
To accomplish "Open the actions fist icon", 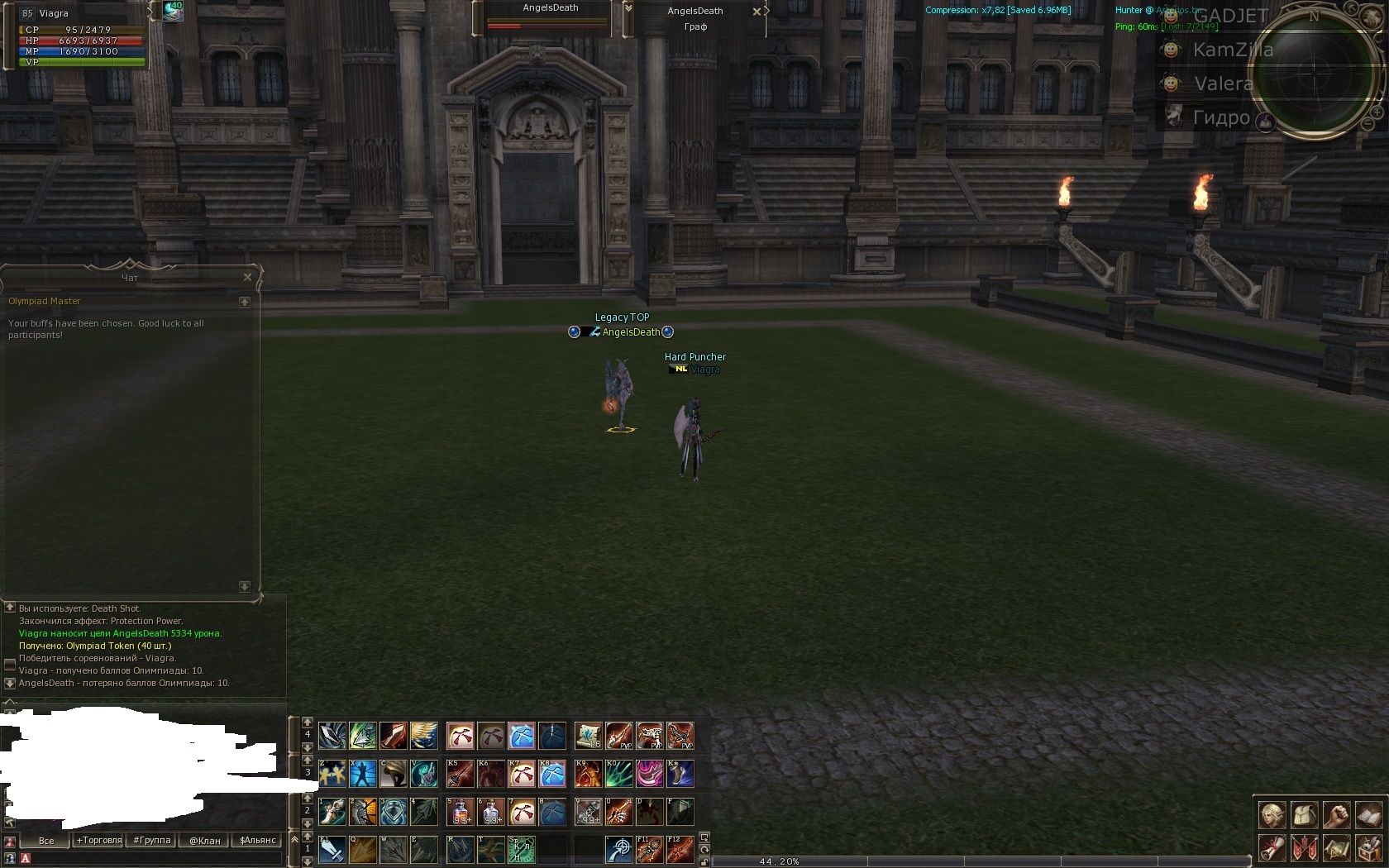I will click(x=1336, y=815).
